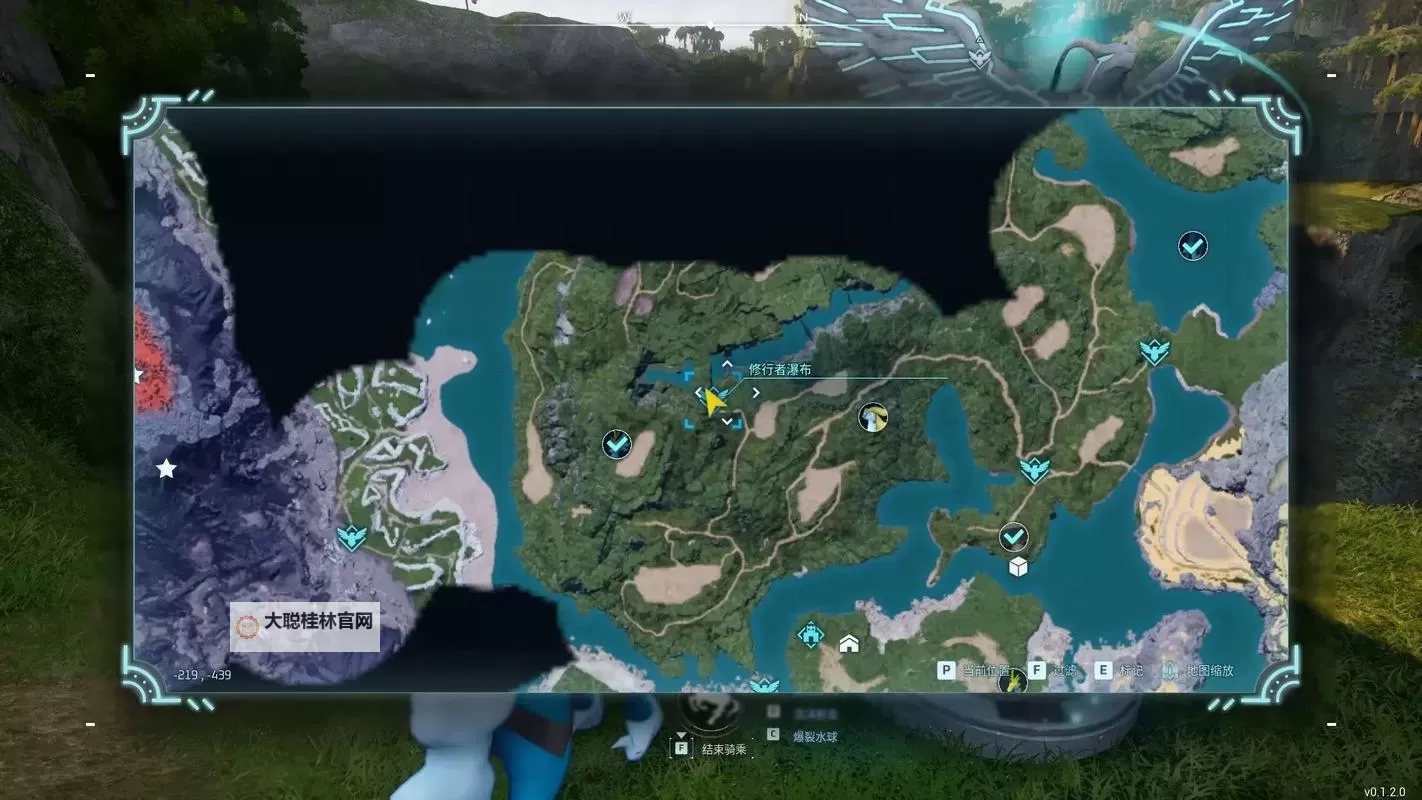Click the white star marker on the dark volcanic rock
The height and width of the screenshot is (800, 1422).
166,468
